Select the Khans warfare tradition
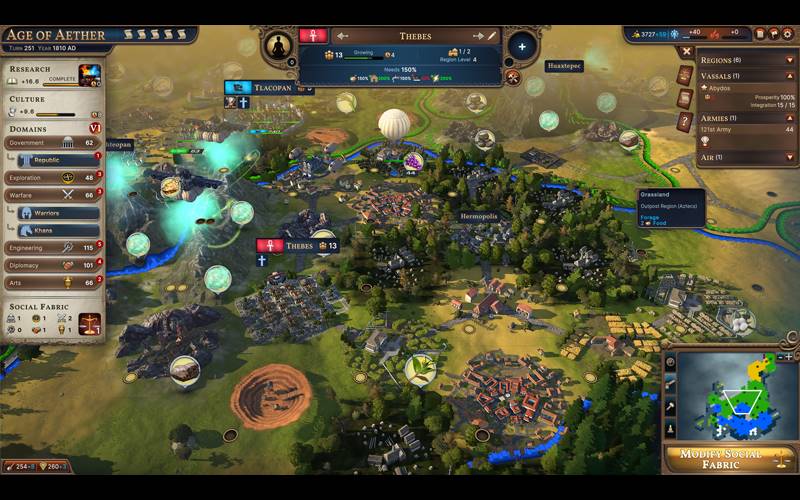The height and width of the screenshot is (500, 800). (x=60, y=230)
